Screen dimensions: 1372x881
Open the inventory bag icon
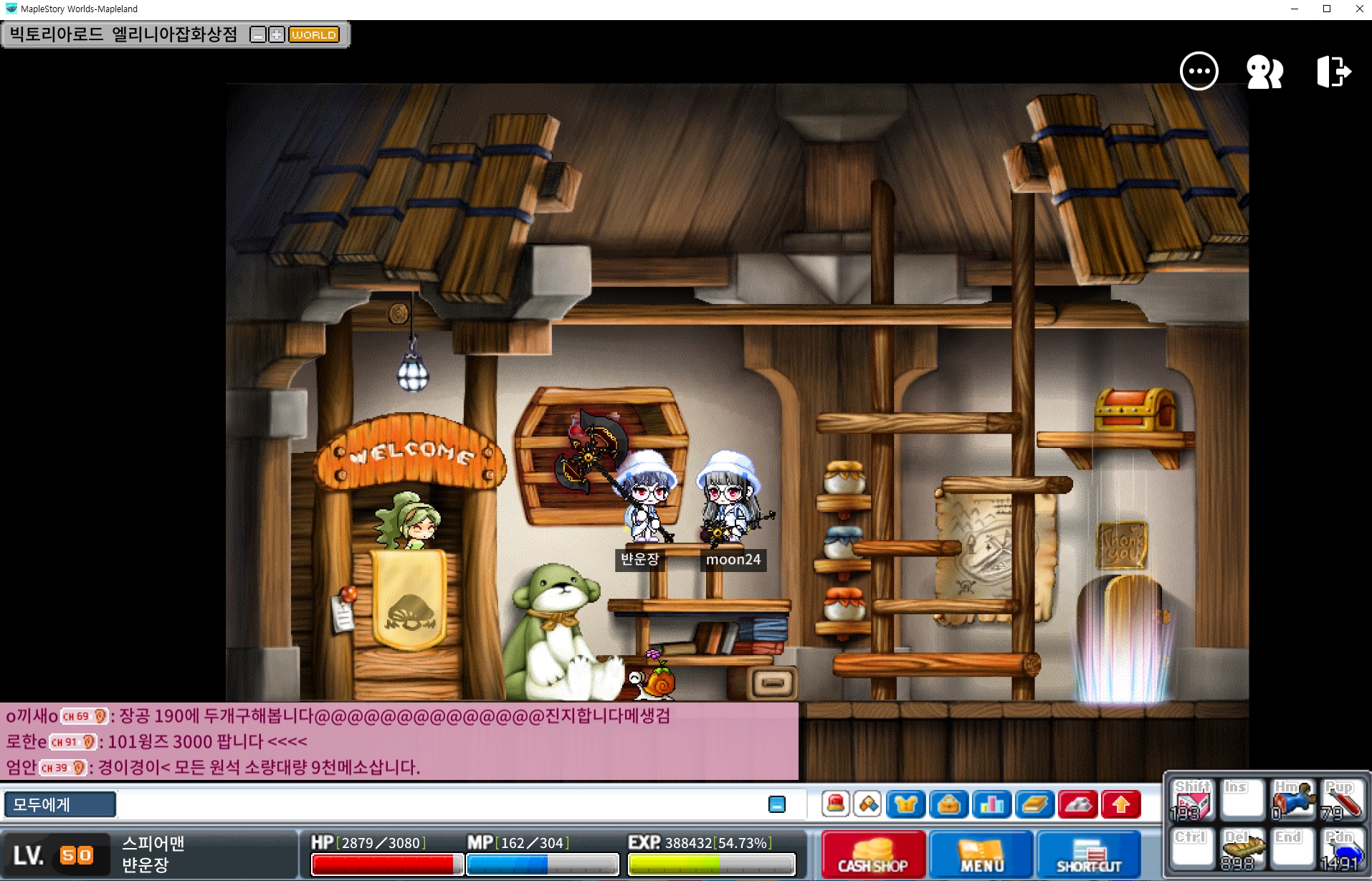coord(948,804)
